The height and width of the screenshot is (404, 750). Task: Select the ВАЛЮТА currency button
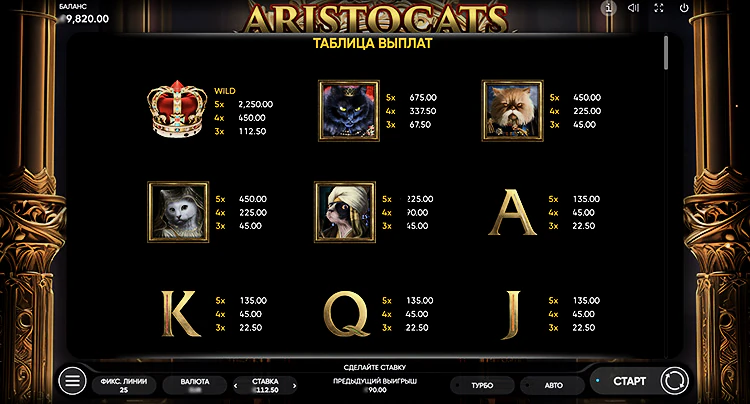coord(194,385)
